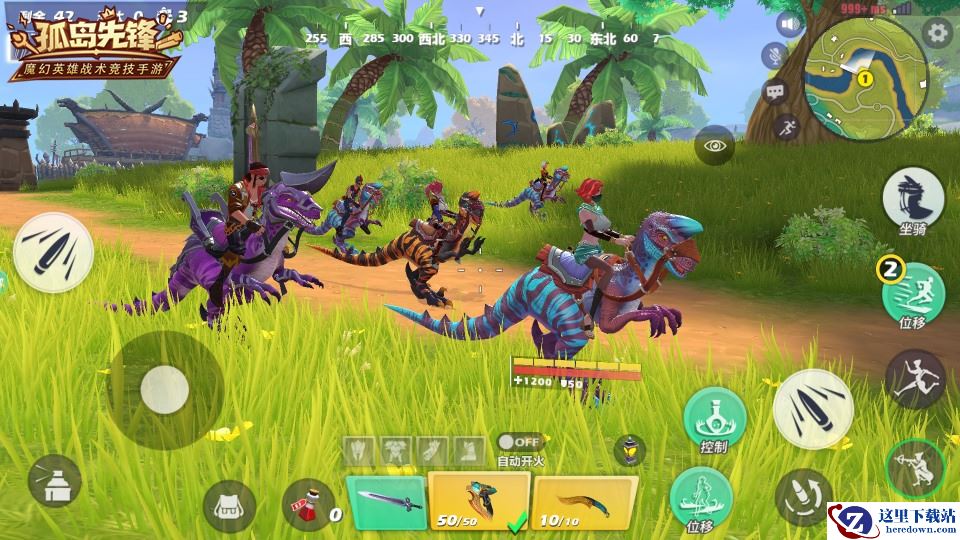Open the settings gear menu

pos(937,32)
